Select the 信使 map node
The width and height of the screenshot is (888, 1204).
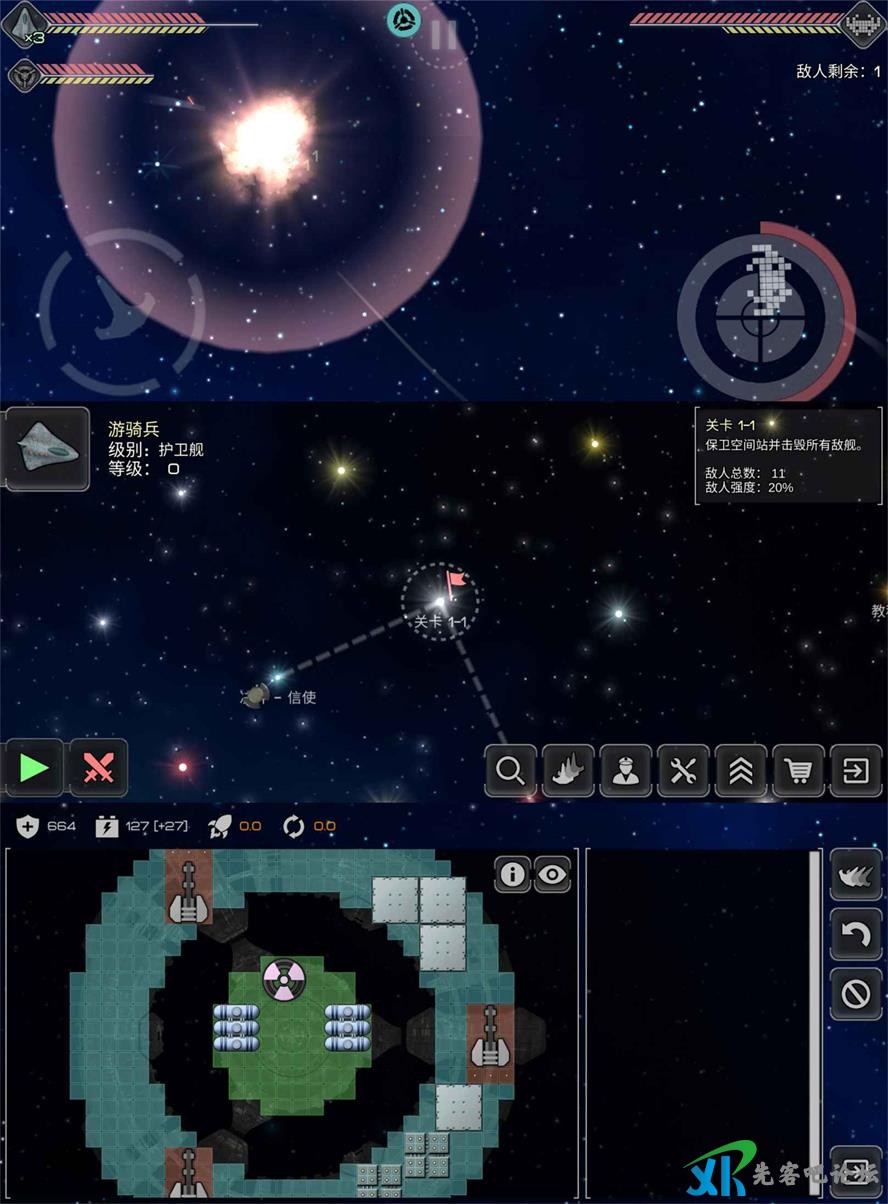[255, 695]
